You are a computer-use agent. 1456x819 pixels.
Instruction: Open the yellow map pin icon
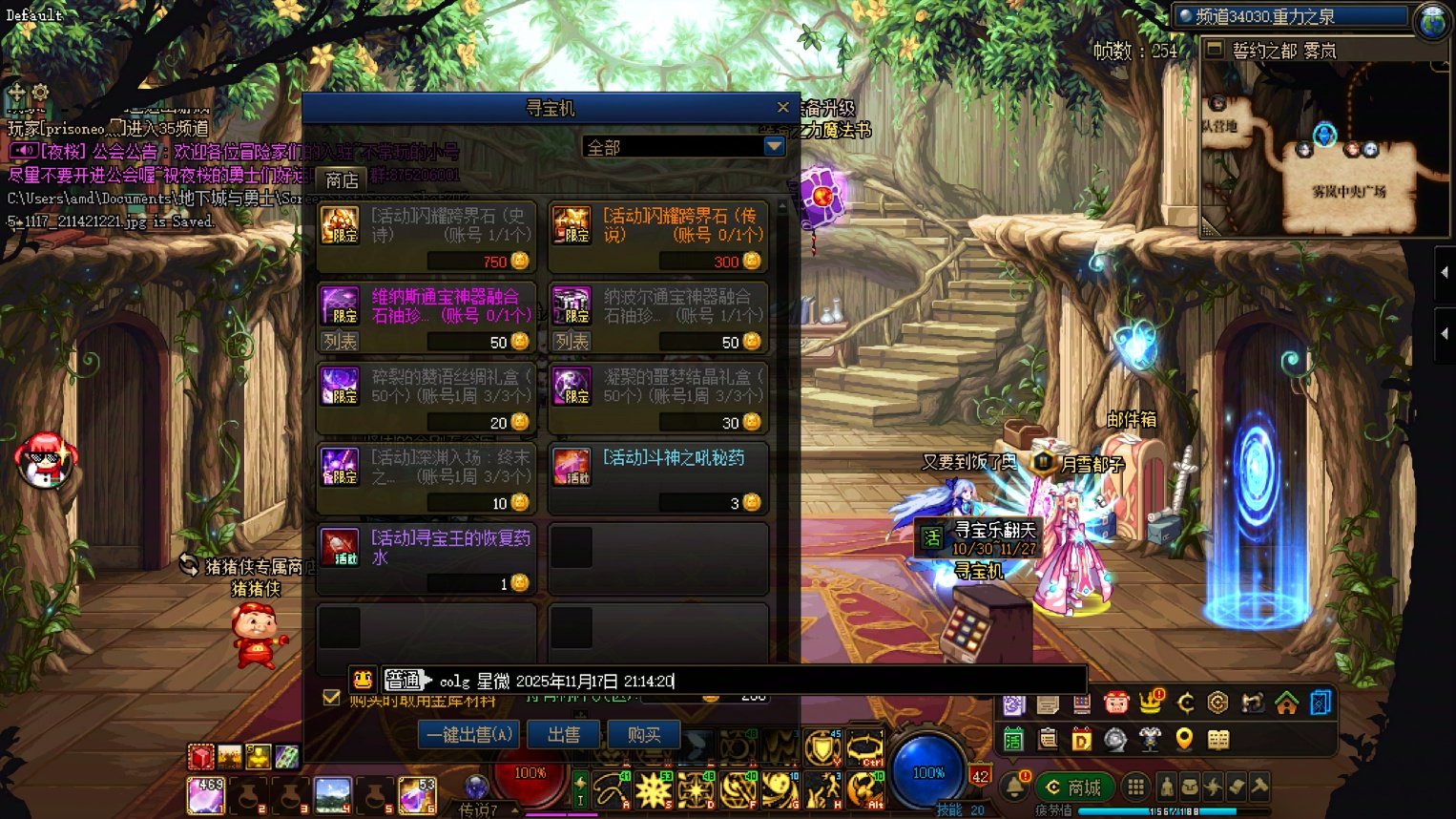point(1183,740)
